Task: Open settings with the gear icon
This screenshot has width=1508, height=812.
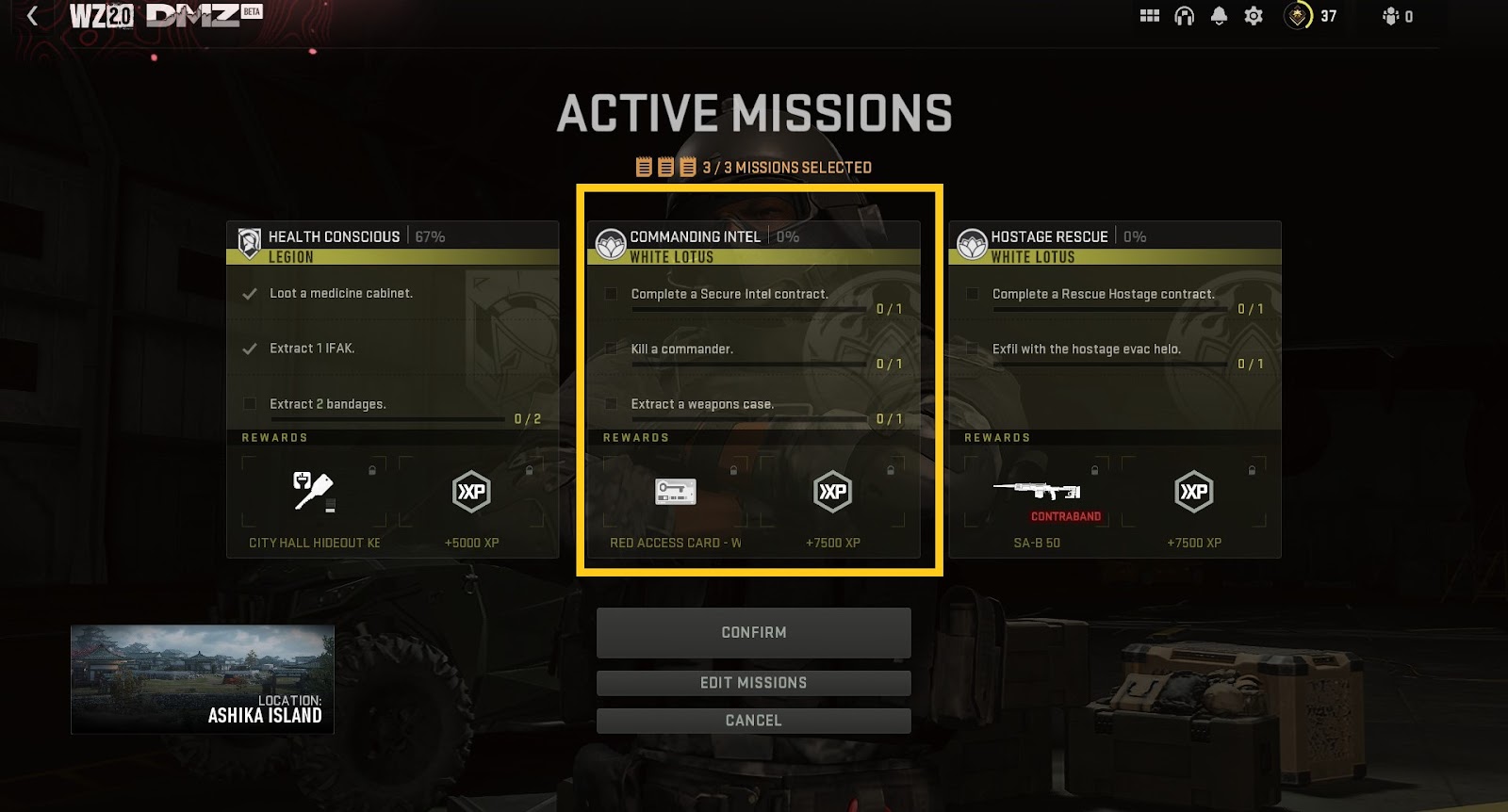Action: [x=1254, y=16]
